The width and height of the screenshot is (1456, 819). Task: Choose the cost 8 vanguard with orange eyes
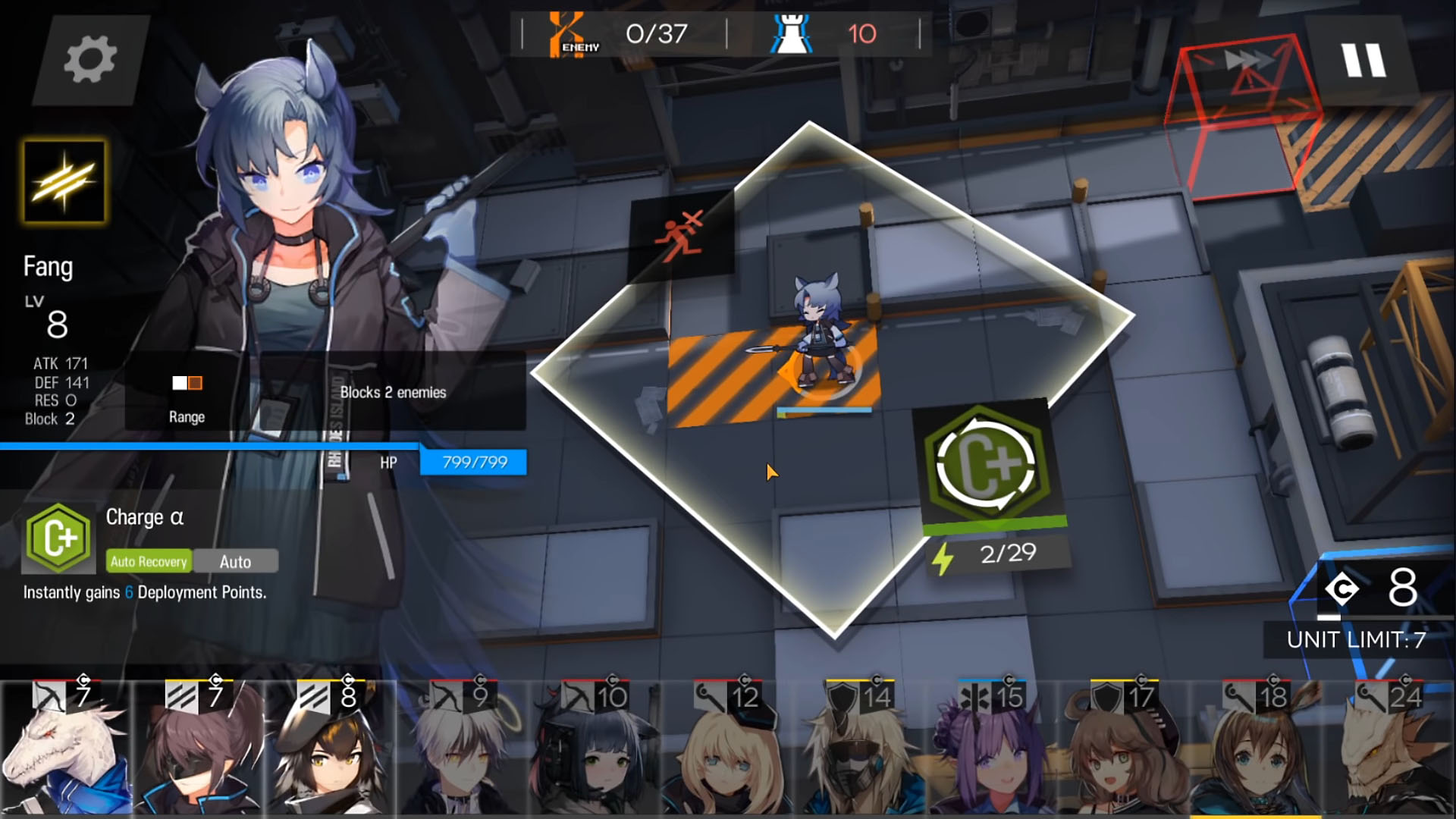point(331,751)
